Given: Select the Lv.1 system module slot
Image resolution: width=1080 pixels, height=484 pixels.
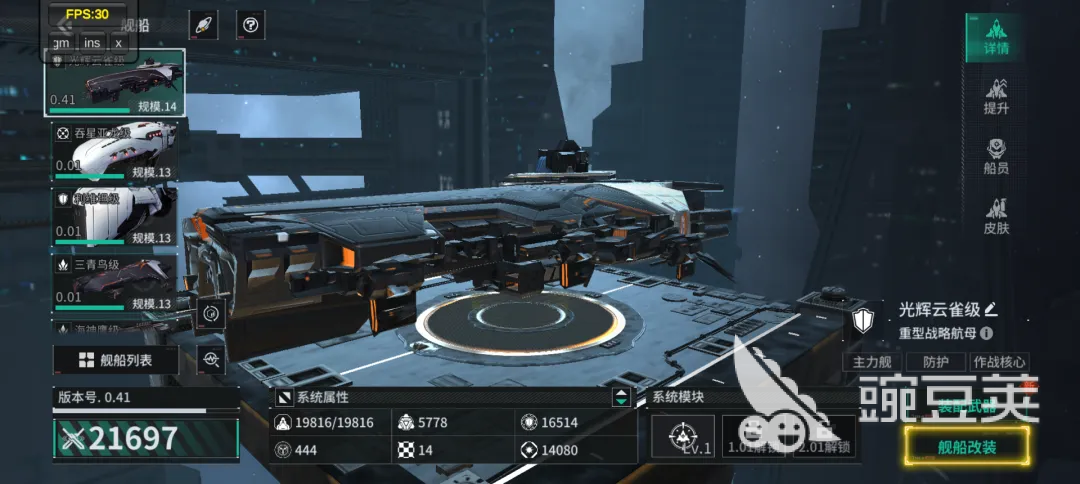Looking at the screenshot, I should (x=682, y=436).
